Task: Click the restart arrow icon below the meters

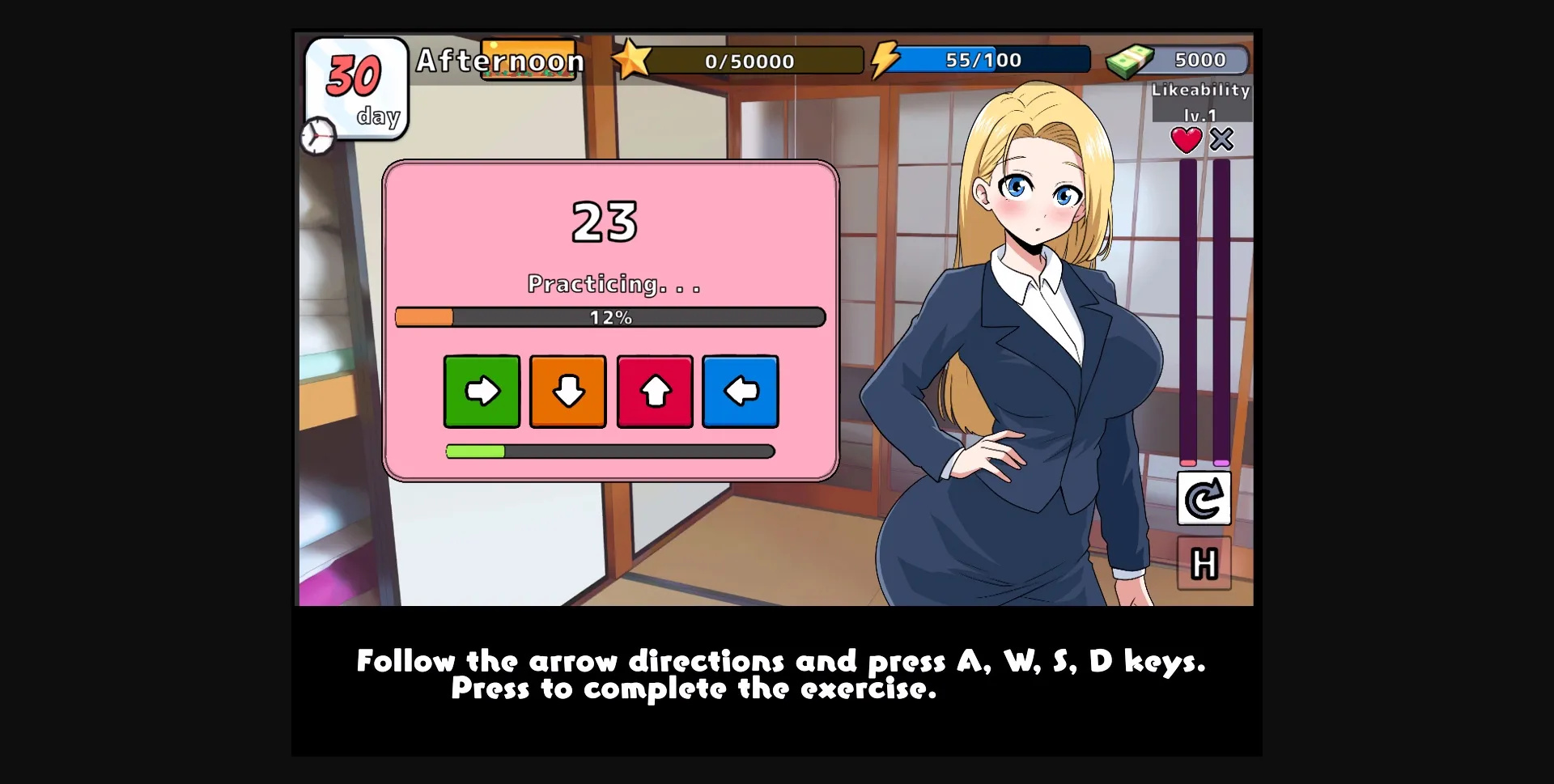Action: [1204, 498]
